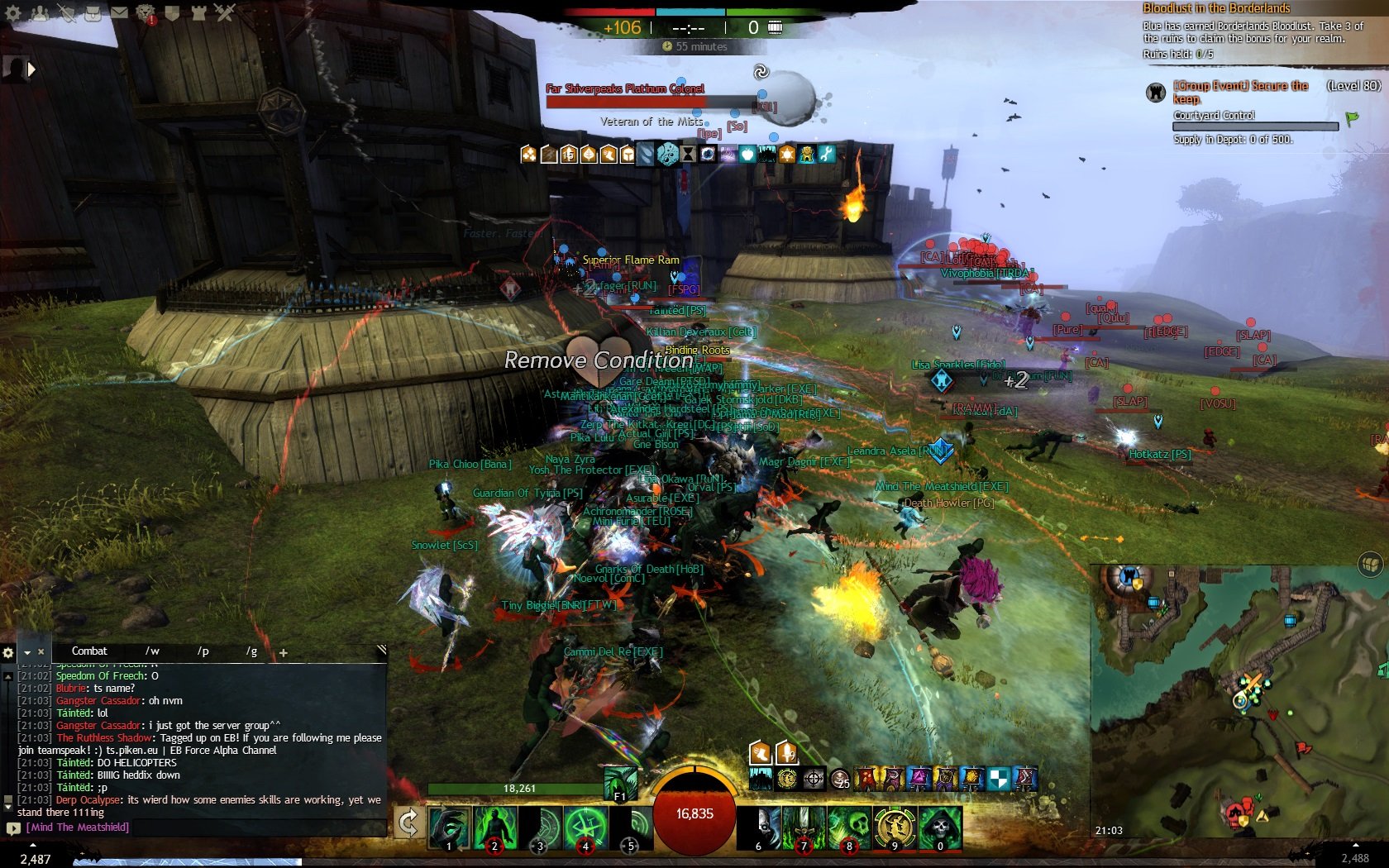
Task: Switch to the /g chat tab
Action: (x=251, y=651)
